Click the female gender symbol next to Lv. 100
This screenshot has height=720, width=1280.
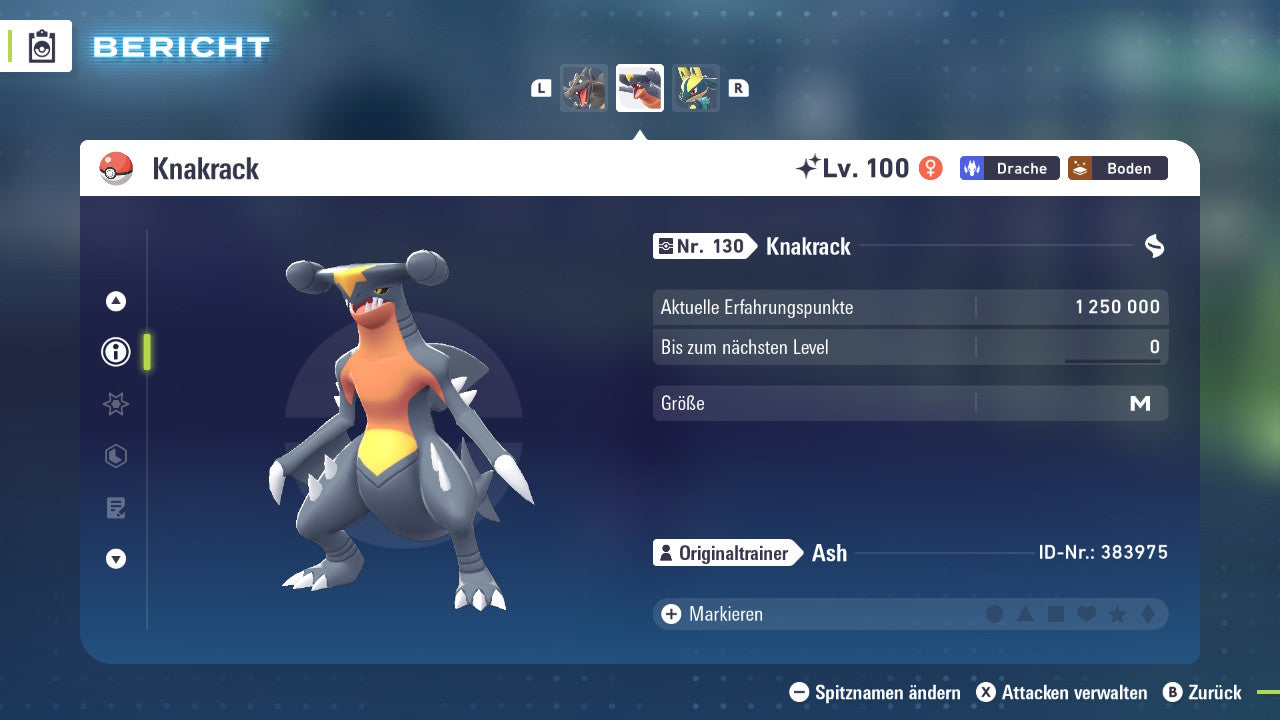coord(929,168)
